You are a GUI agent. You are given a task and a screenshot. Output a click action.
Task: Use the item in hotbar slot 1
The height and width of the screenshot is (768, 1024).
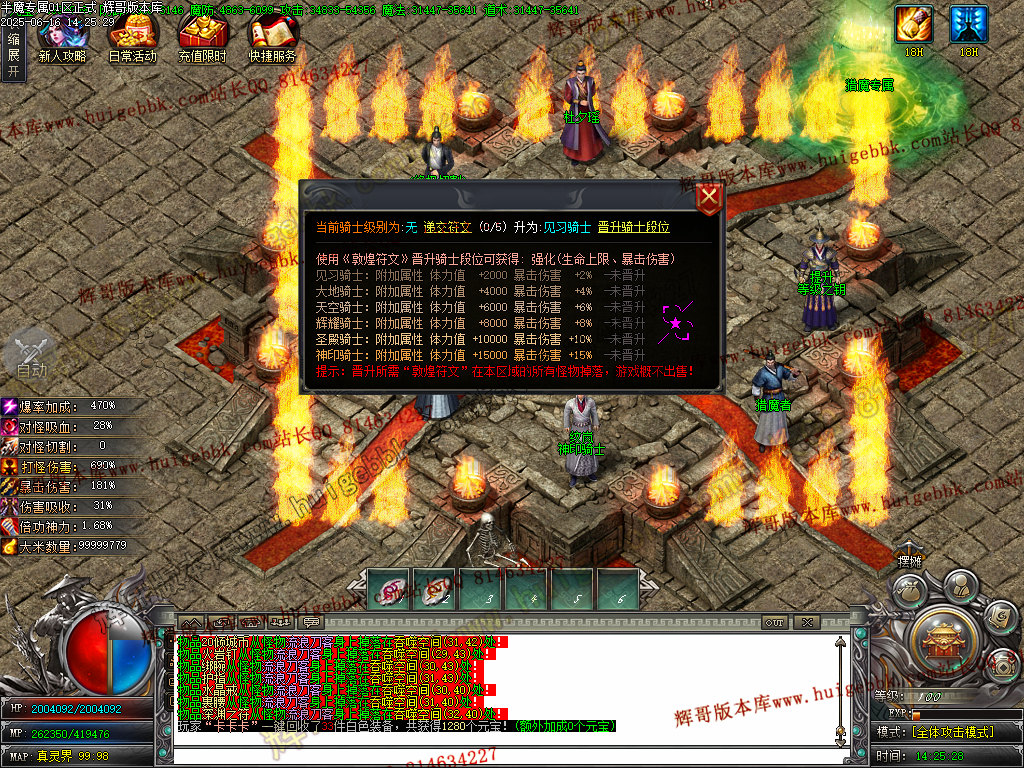tap(389, 589)
